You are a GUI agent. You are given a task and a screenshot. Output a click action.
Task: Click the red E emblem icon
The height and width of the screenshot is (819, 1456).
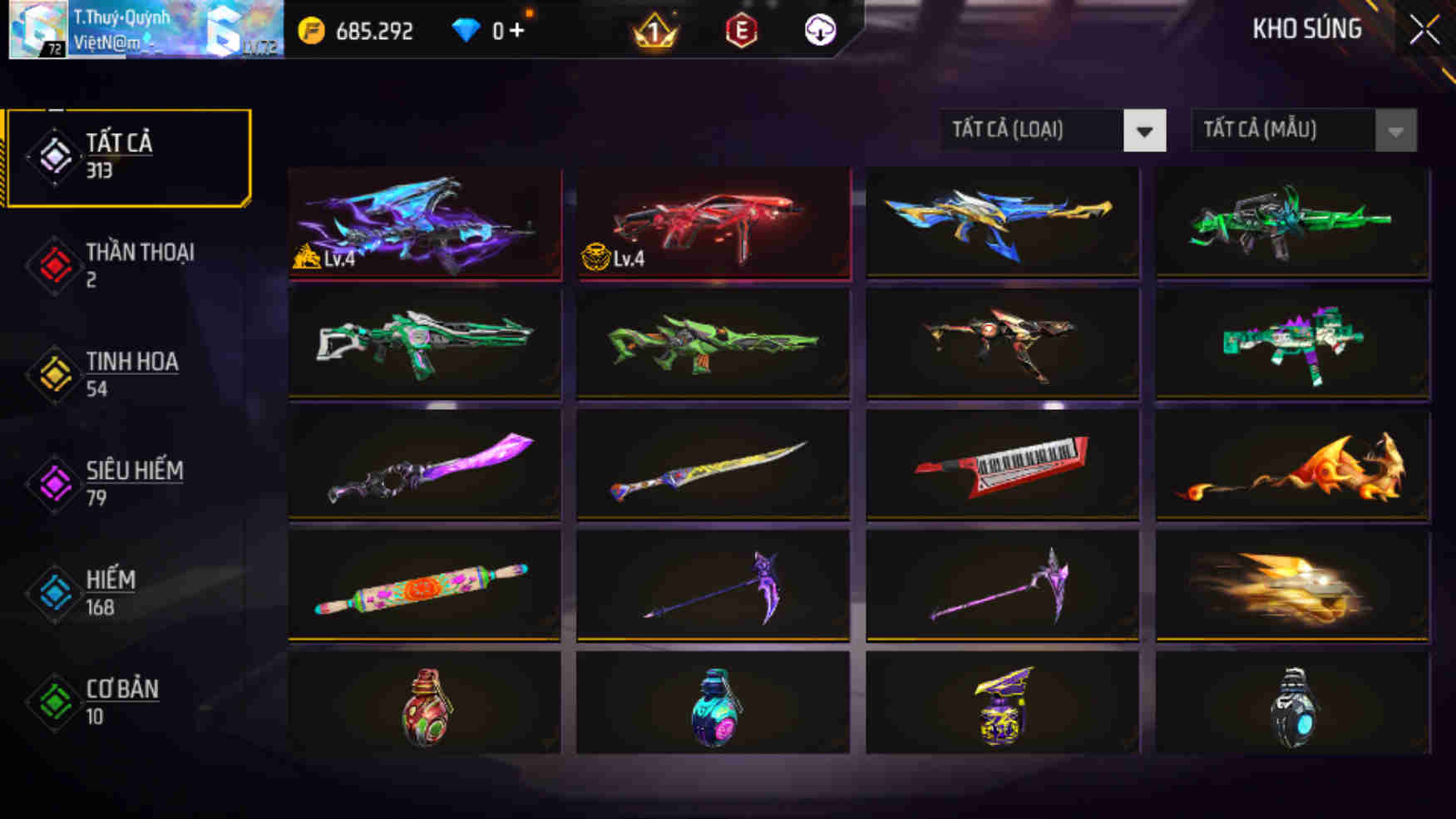(x=742, y=31)
